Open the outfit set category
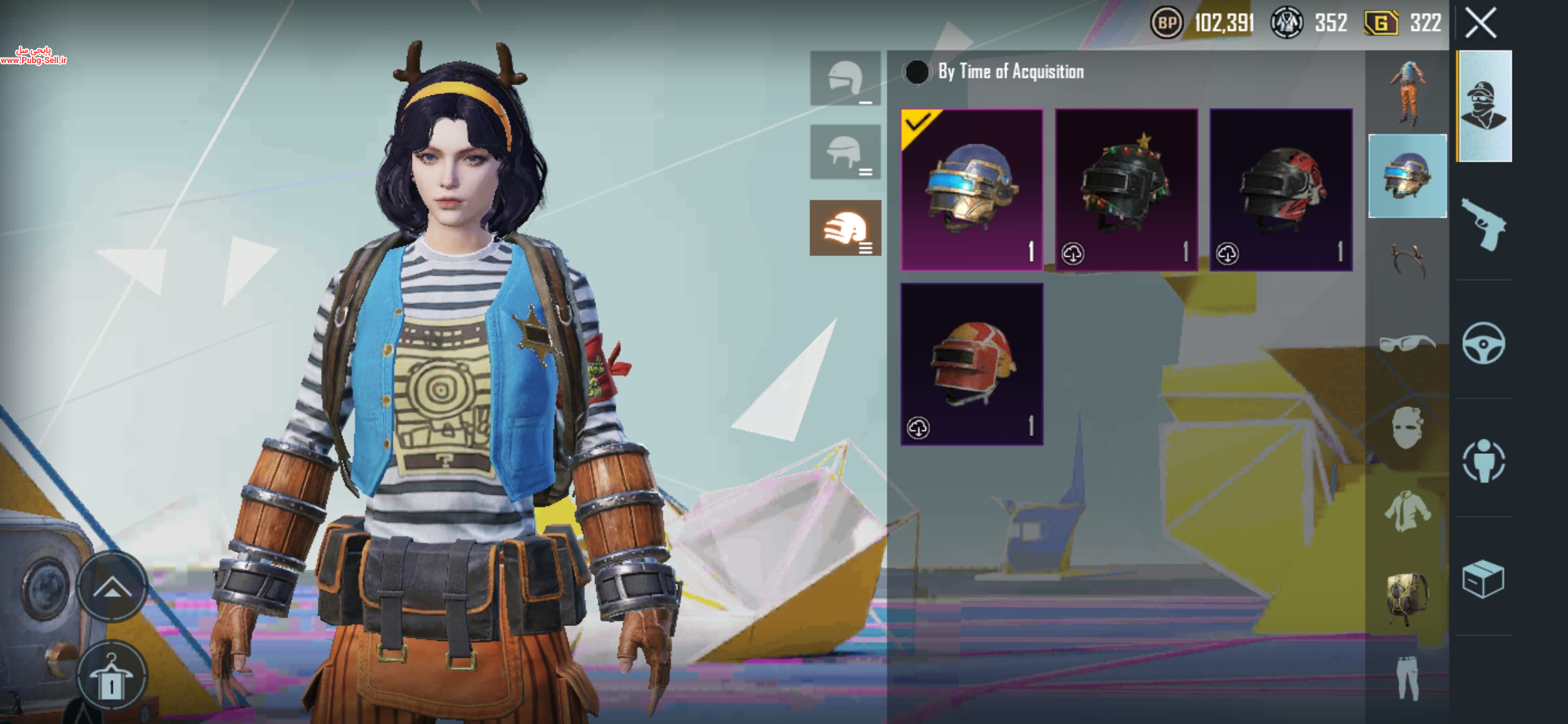1568x724 pixels. coord(1407,93)
